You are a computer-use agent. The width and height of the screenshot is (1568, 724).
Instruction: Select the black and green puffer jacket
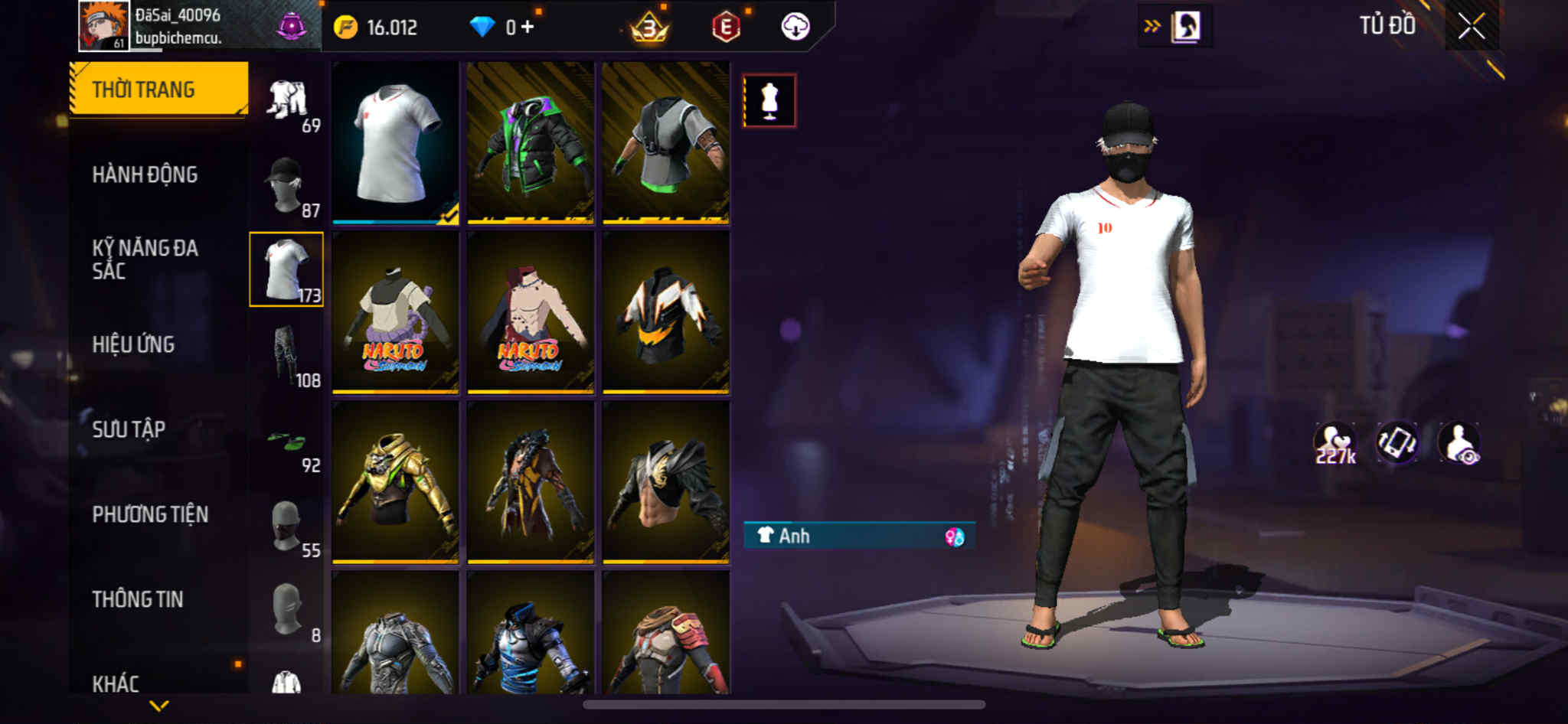pos(530,143)
